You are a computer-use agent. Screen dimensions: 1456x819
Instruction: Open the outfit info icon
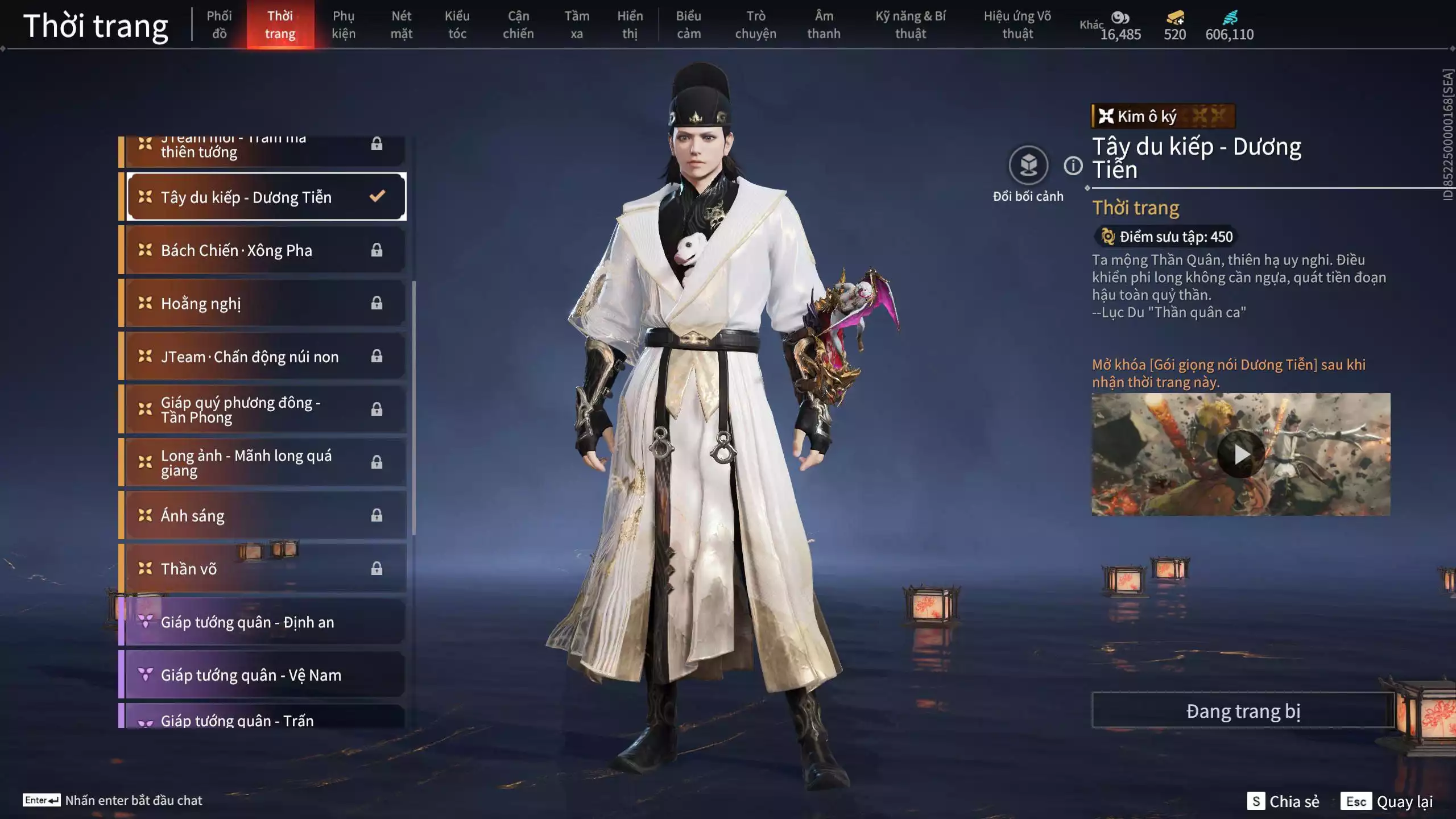pyautogui.click(x=1073, y=166)
